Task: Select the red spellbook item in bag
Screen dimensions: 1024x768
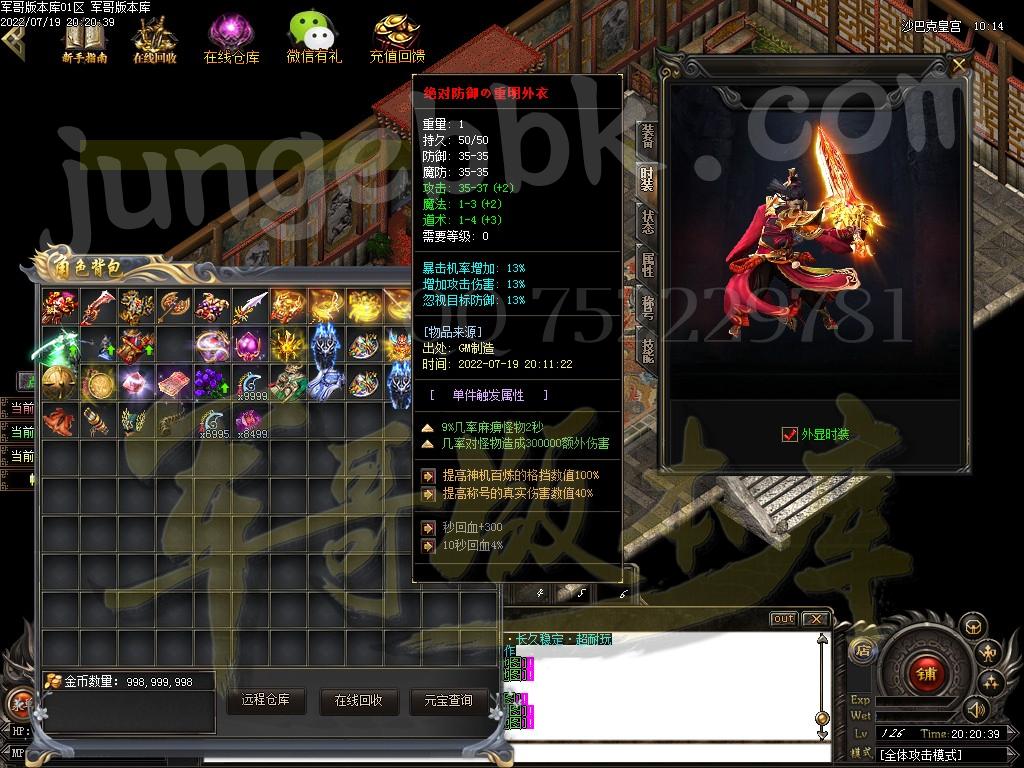Action: coord(174,382)
